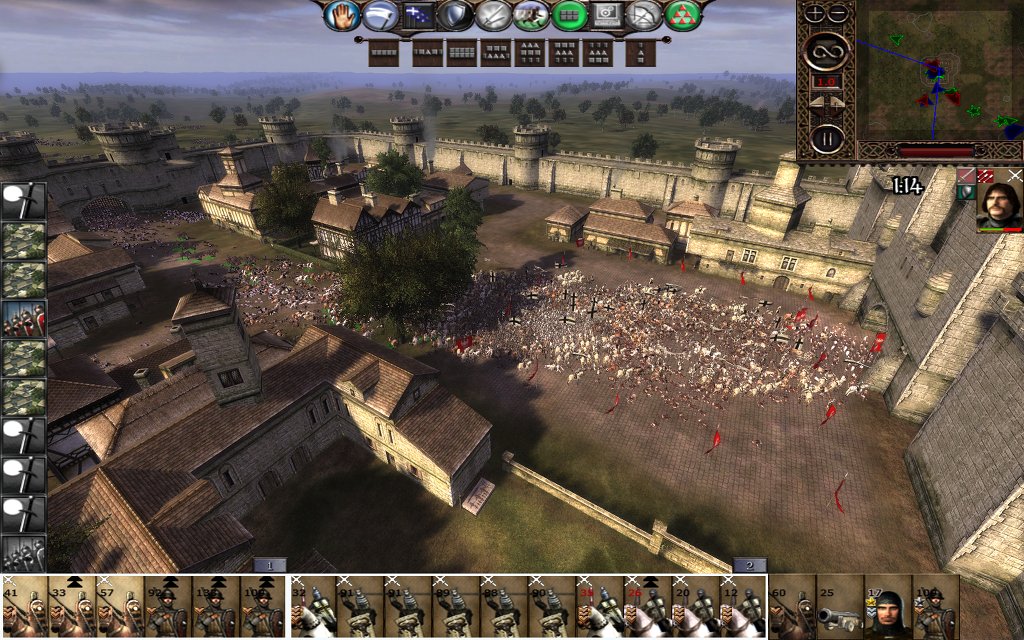Activate the crossed swords melee button
Image resolution: width=1024 pixels, height=640 pixels.
(x=493, y=15)
